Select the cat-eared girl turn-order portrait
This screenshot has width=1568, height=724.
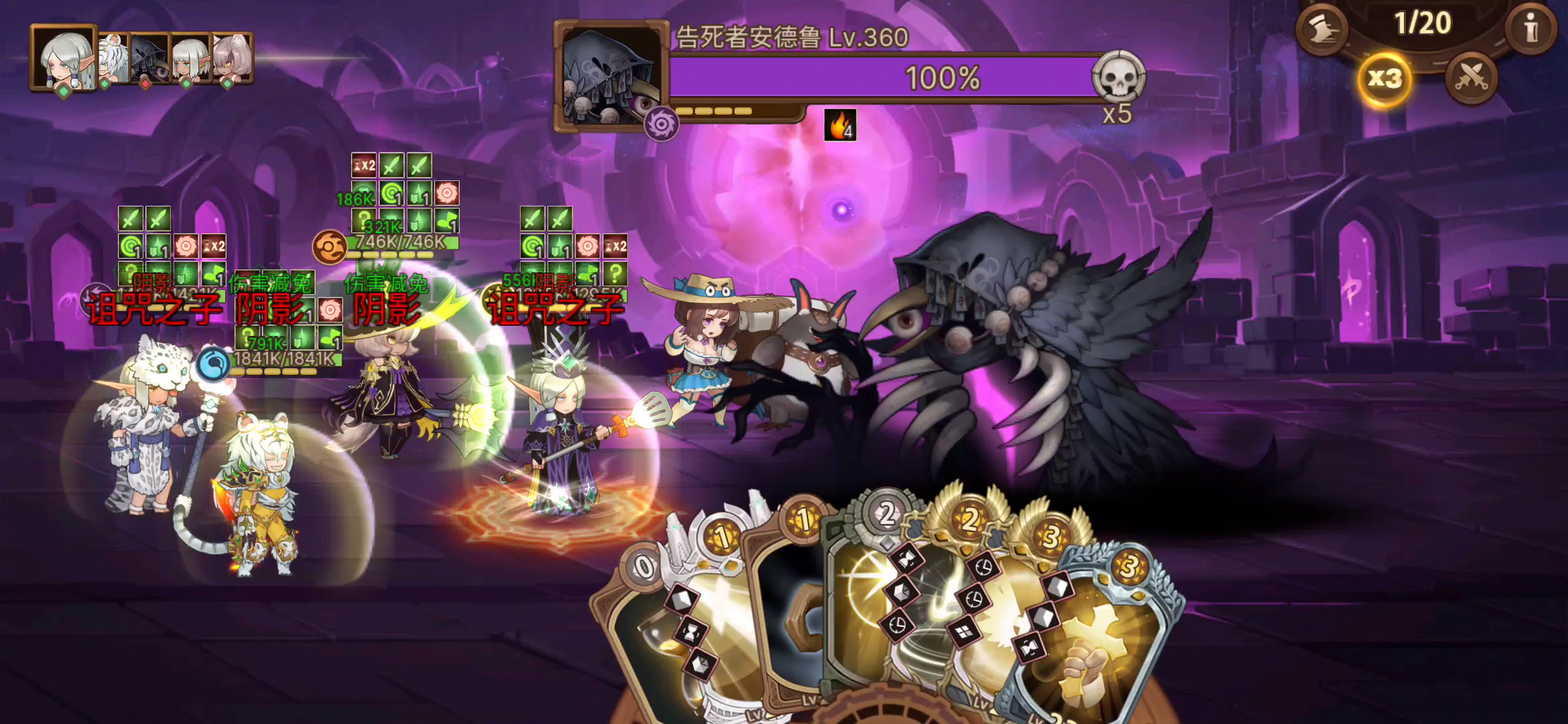[x=232, y=59]
